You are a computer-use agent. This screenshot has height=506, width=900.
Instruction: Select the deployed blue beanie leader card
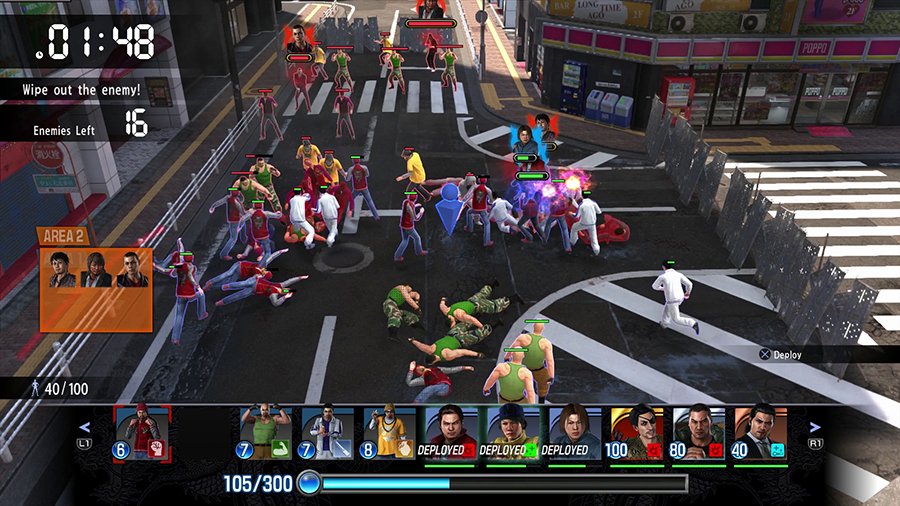click(x=513, y=432)
